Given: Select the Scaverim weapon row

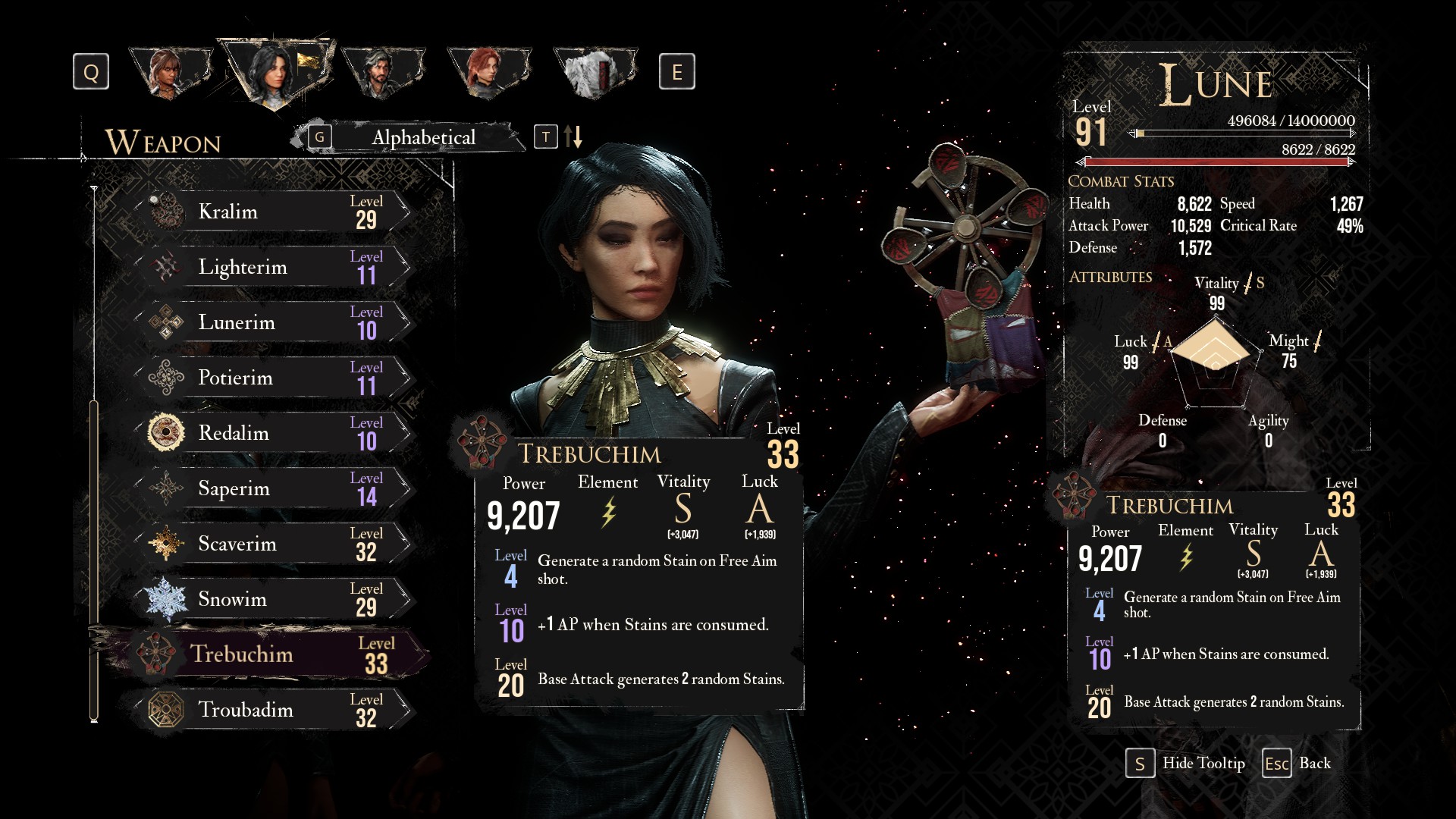Looking at the screenshot, I should [x=273, y=544].
